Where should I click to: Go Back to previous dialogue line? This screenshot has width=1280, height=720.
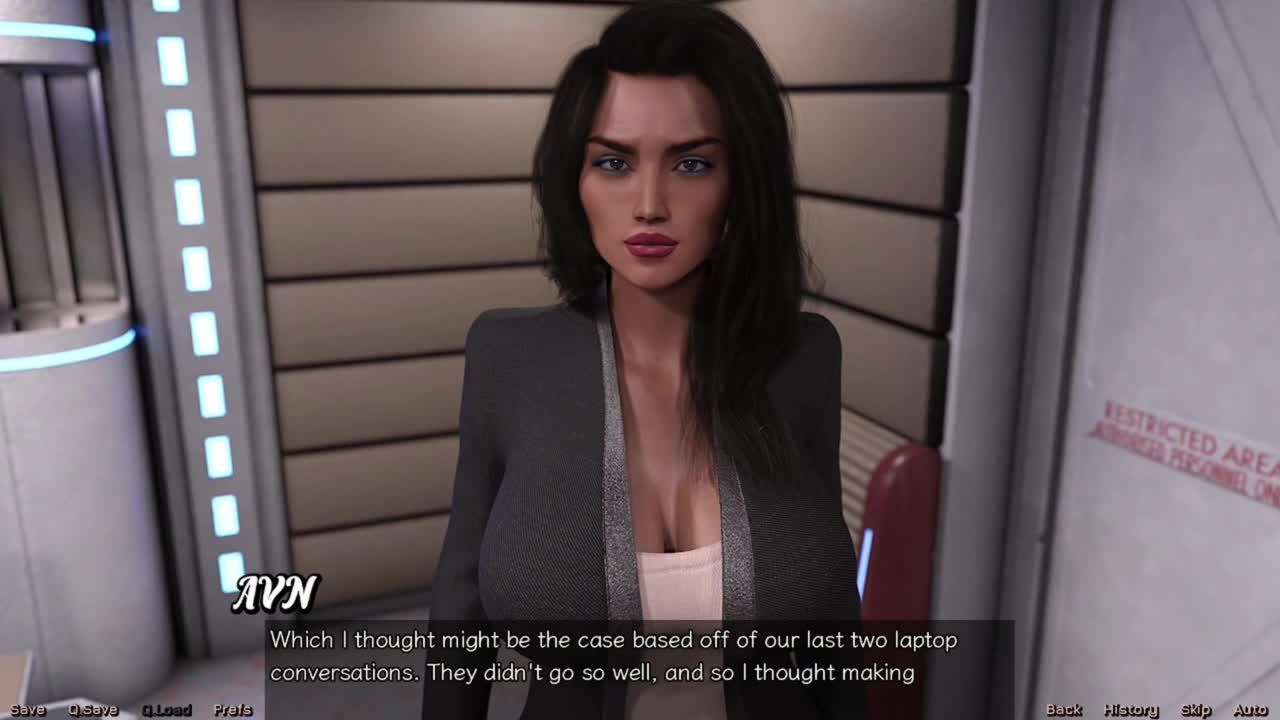click(1064, 710)
